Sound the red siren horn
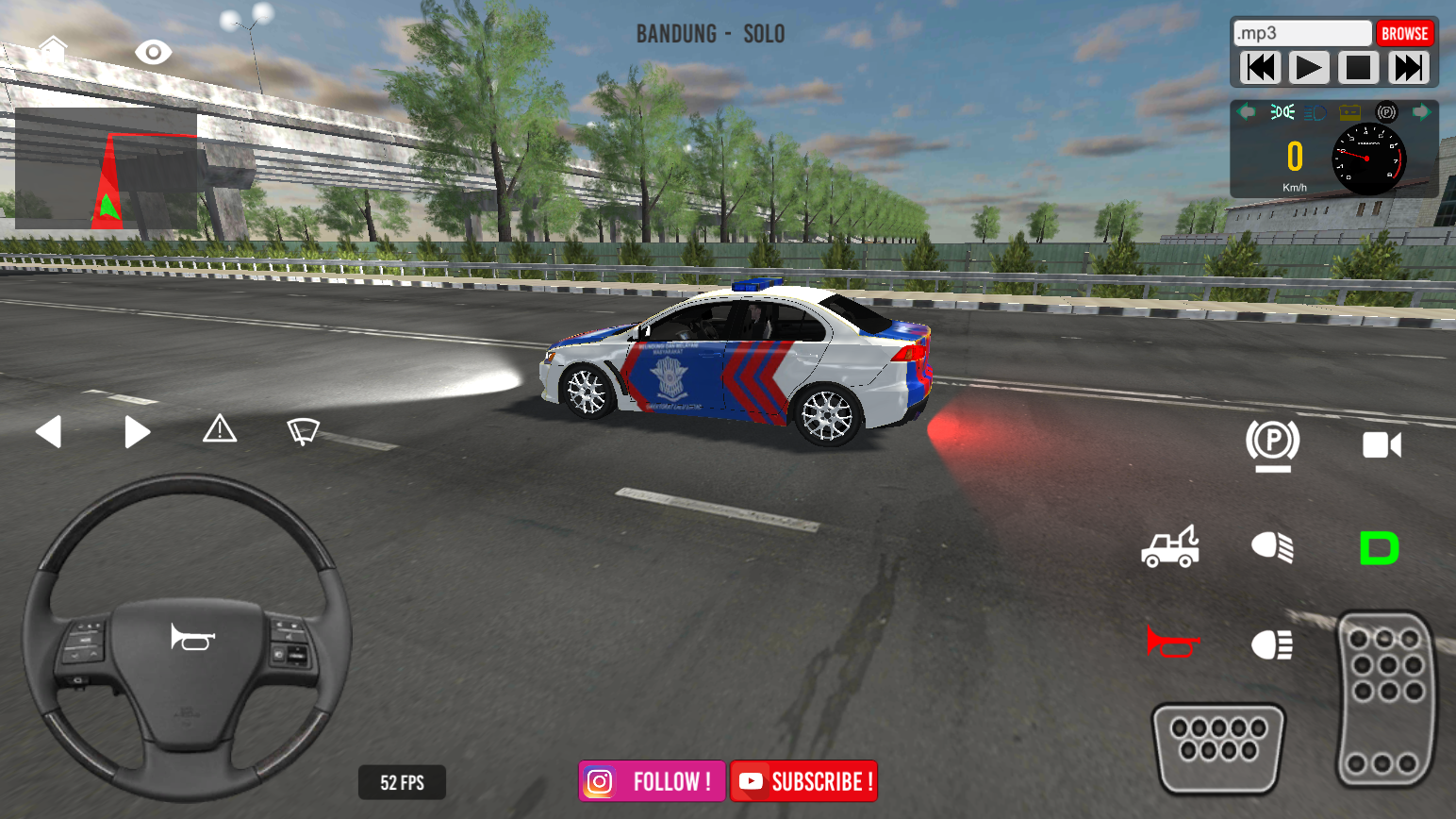The image size is (1456, 819). (1172, 643)
